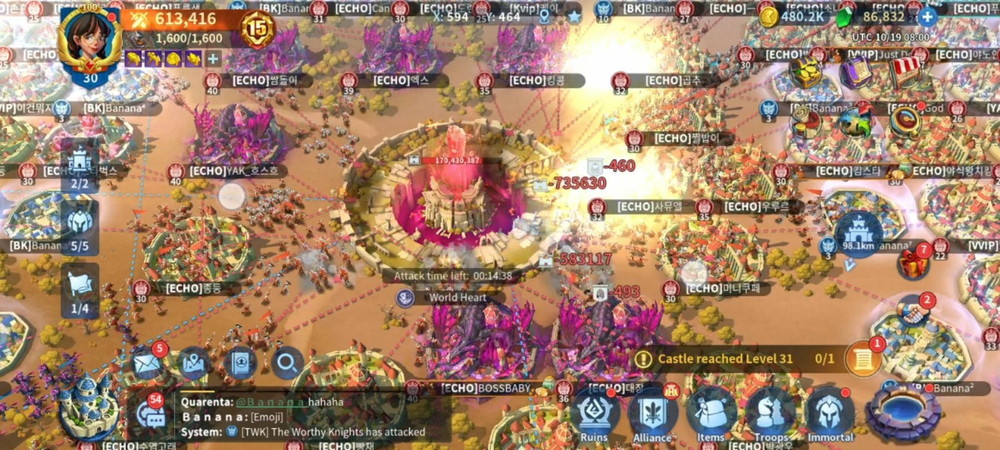Open the Alliance menu

[652, 412]
